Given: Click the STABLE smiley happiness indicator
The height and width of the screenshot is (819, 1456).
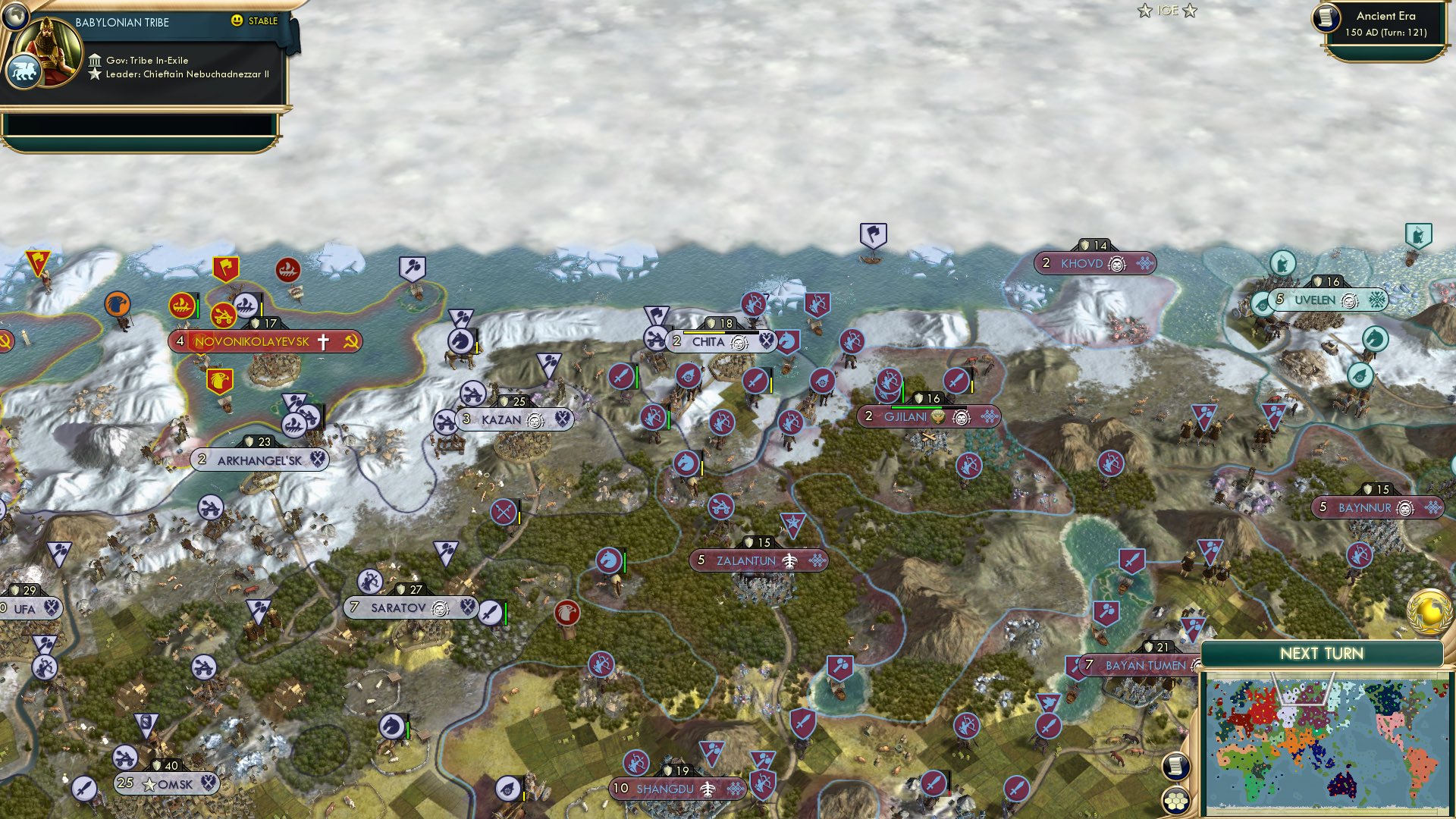Looking at the screenshot, I should point(237,21).
